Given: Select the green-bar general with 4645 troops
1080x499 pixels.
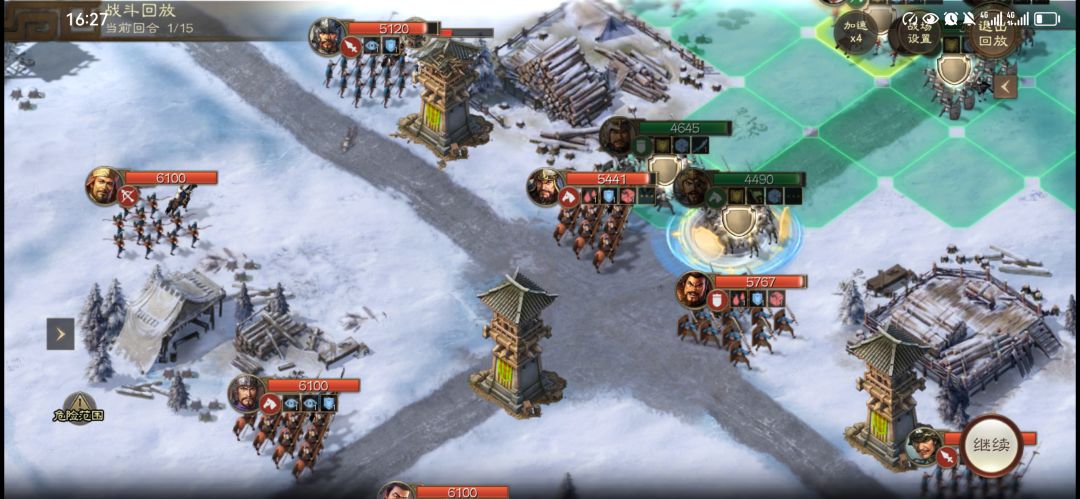Looking at the screenshot, I should coord(618,135).
